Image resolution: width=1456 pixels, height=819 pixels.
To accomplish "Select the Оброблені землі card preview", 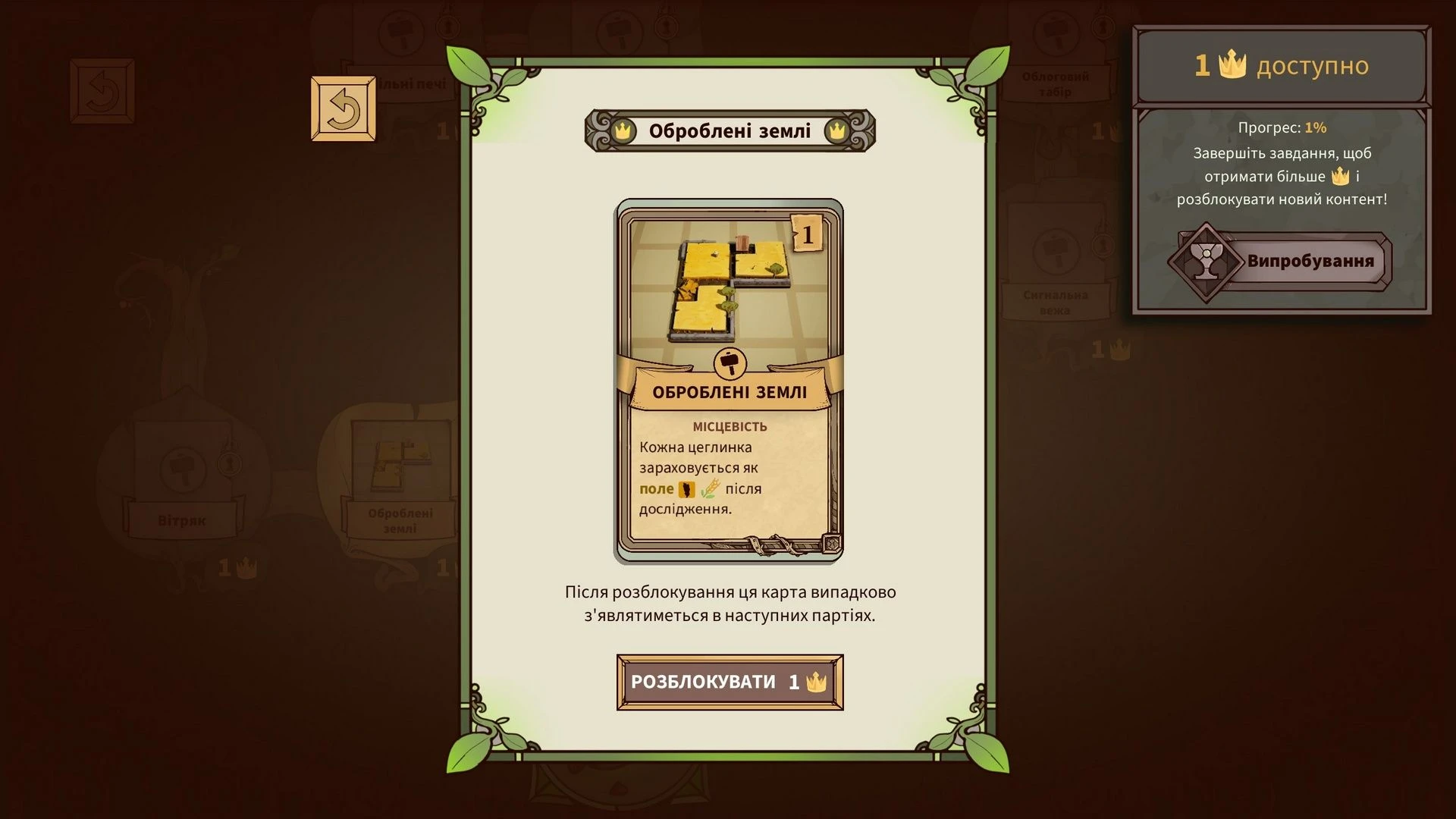I will pyautogui.click(x=729, y=381).
